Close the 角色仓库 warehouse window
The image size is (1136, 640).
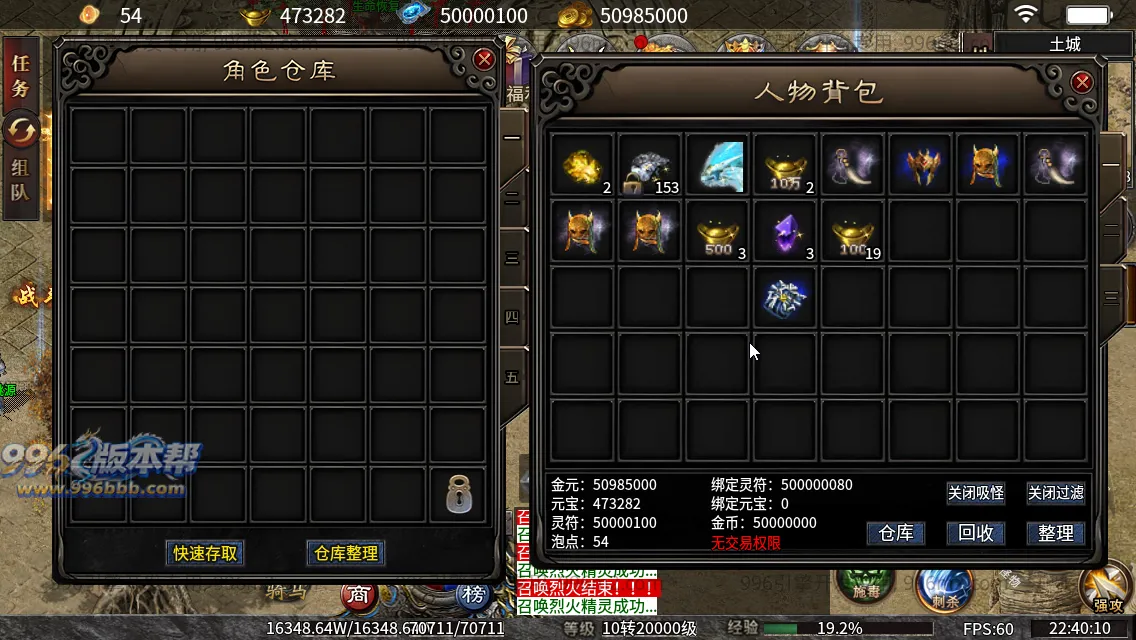[485, 60]
